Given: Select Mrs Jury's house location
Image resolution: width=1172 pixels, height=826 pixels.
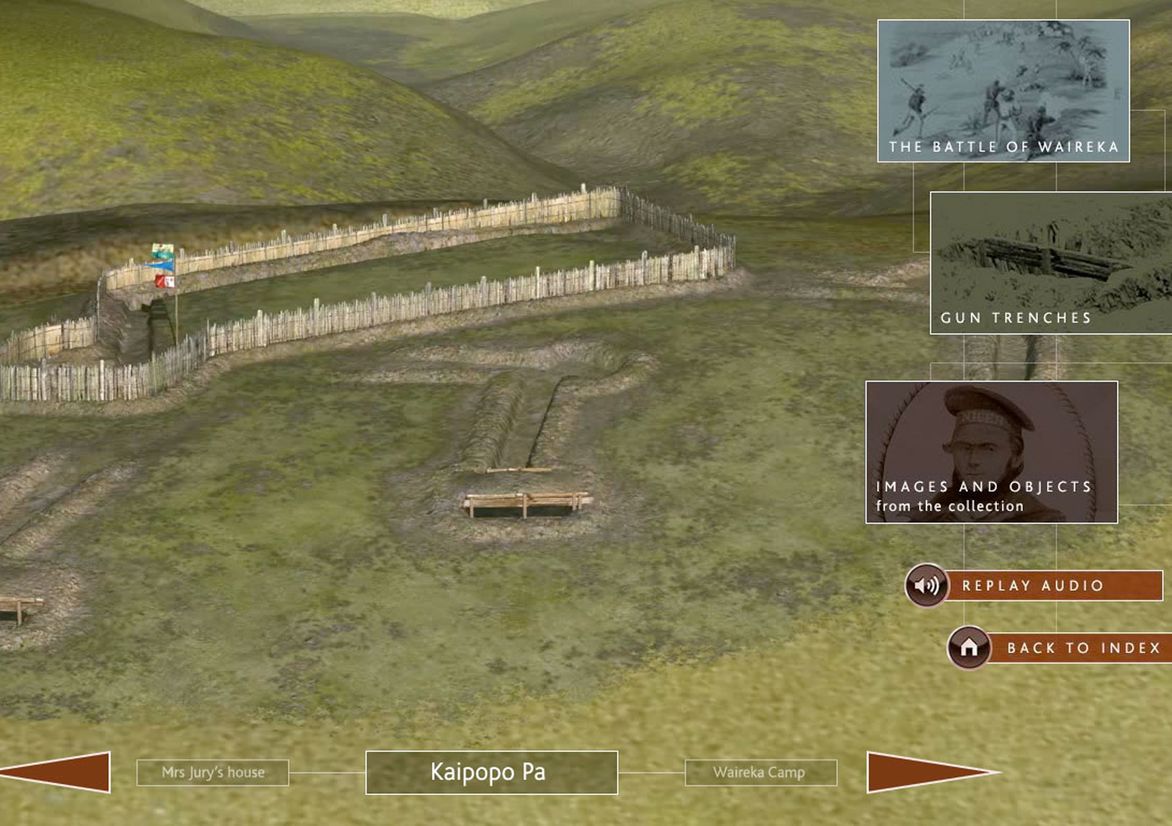Looking at the screenshot, I should point(213,772).
